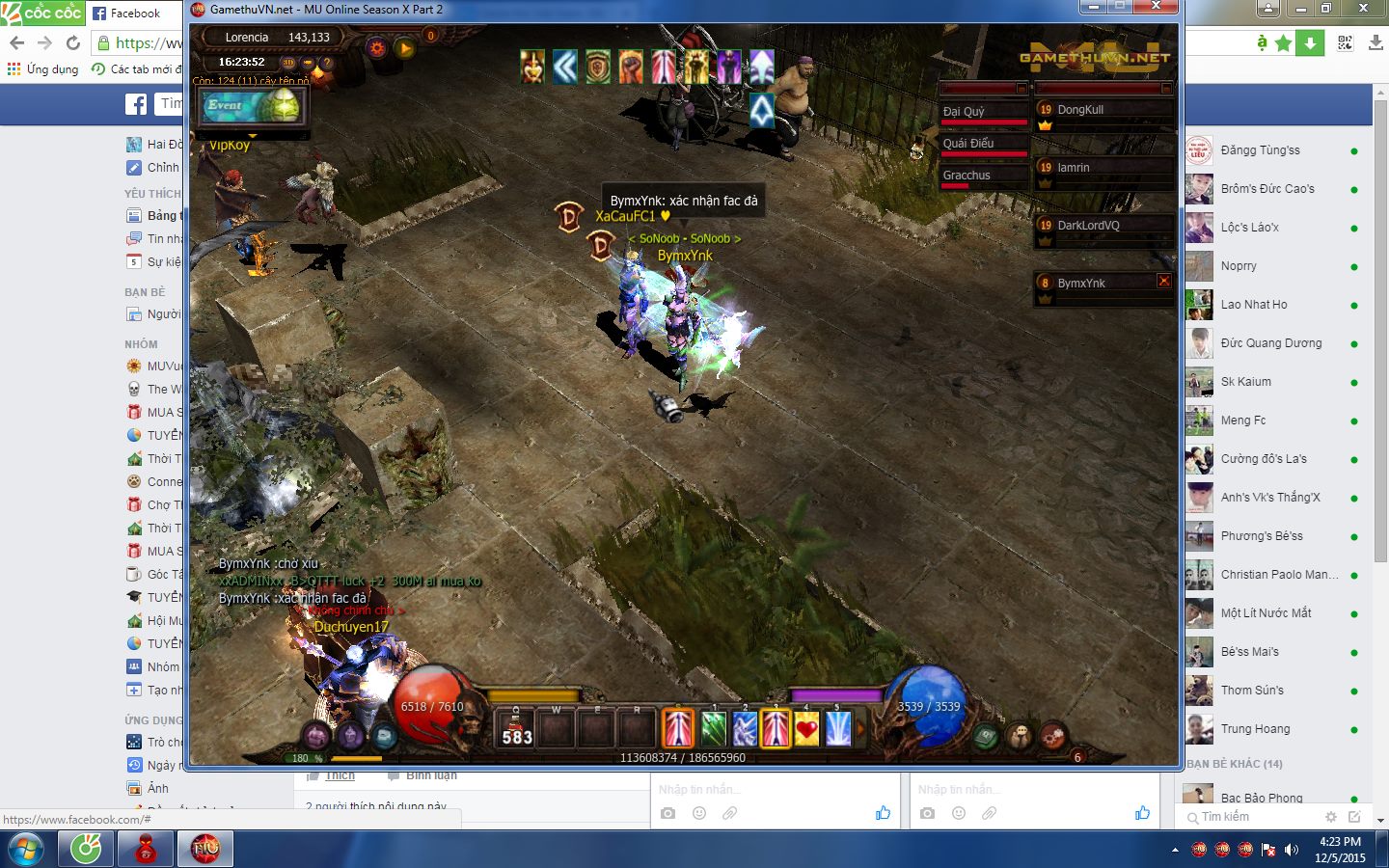Click the orange gear icon near the coordinates

[x=377, y=47]
